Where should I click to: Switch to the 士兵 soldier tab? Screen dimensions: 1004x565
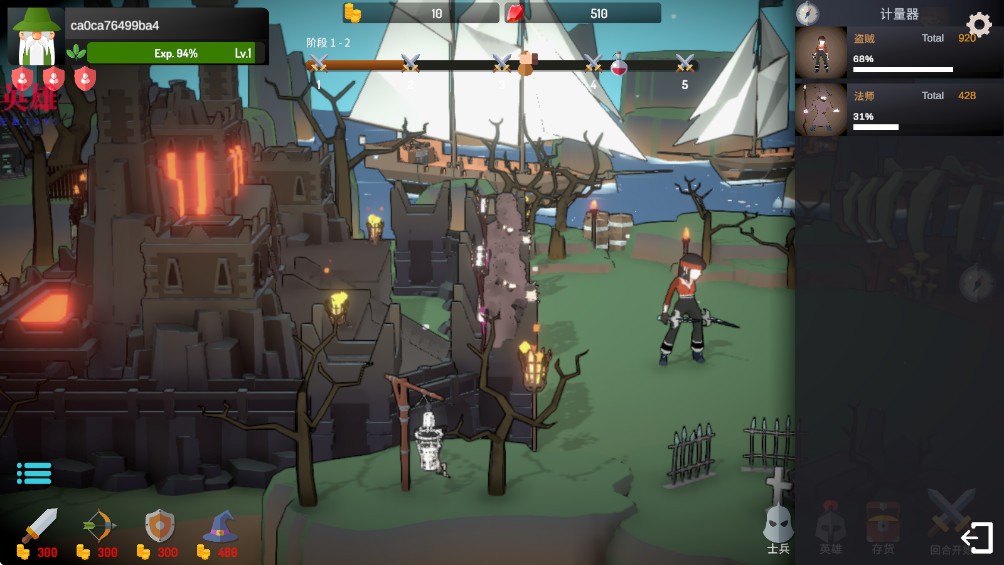778,528
